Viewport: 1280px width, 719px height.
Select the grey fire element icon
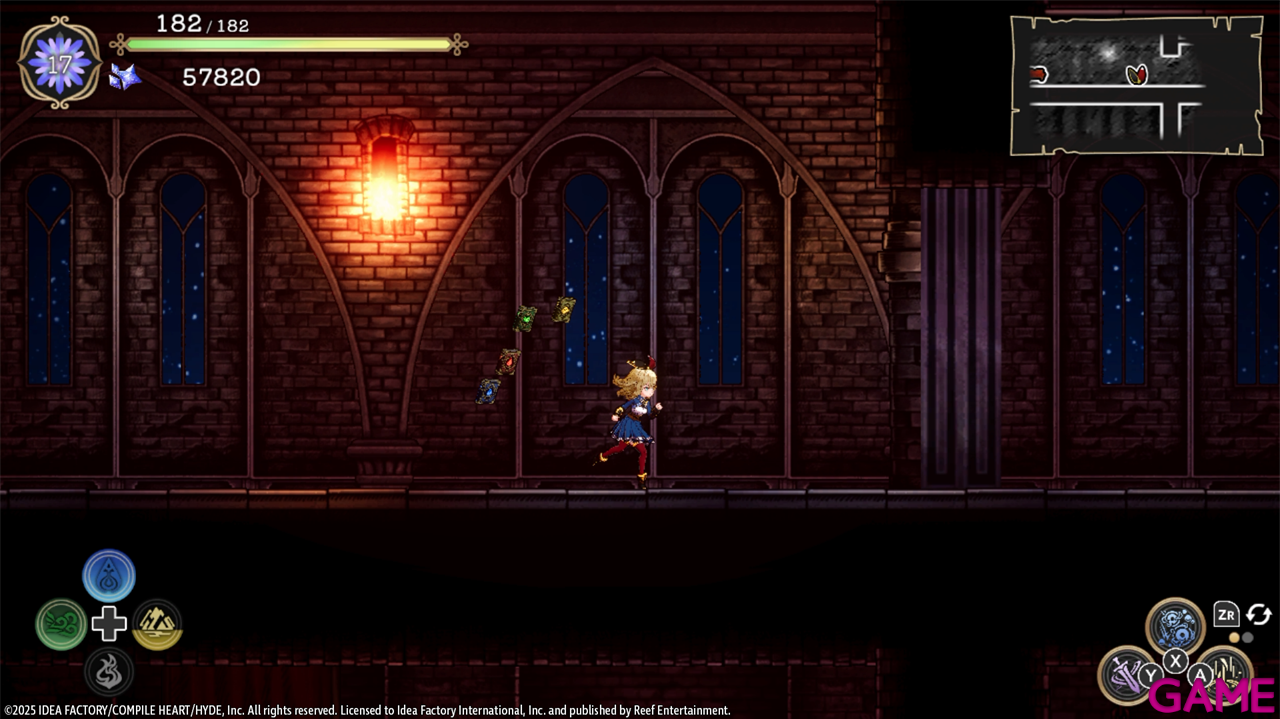(x=109, y=671)
